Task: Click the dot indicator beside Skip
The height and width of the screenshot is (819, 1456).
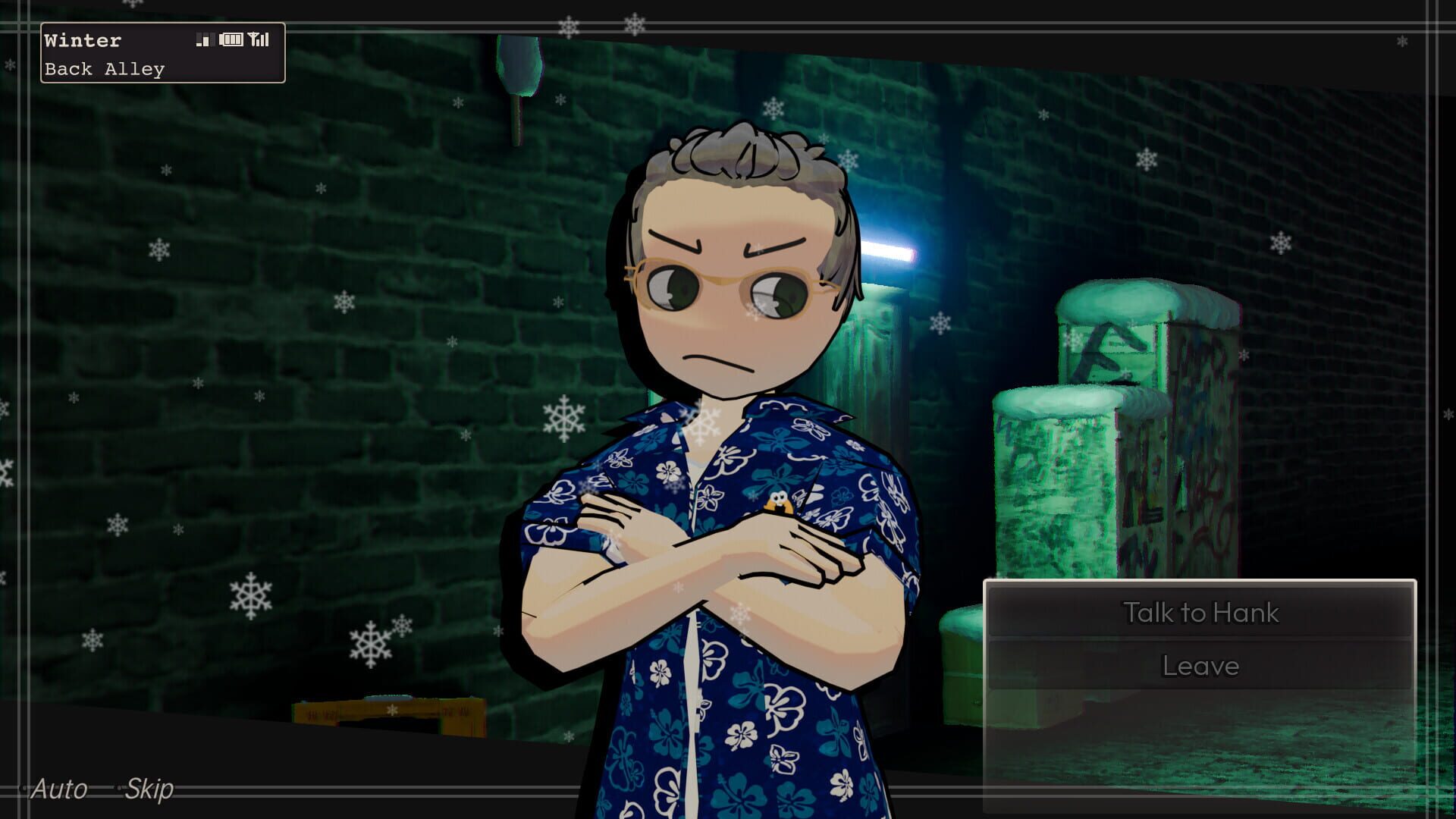Action: tap(120, 788)
